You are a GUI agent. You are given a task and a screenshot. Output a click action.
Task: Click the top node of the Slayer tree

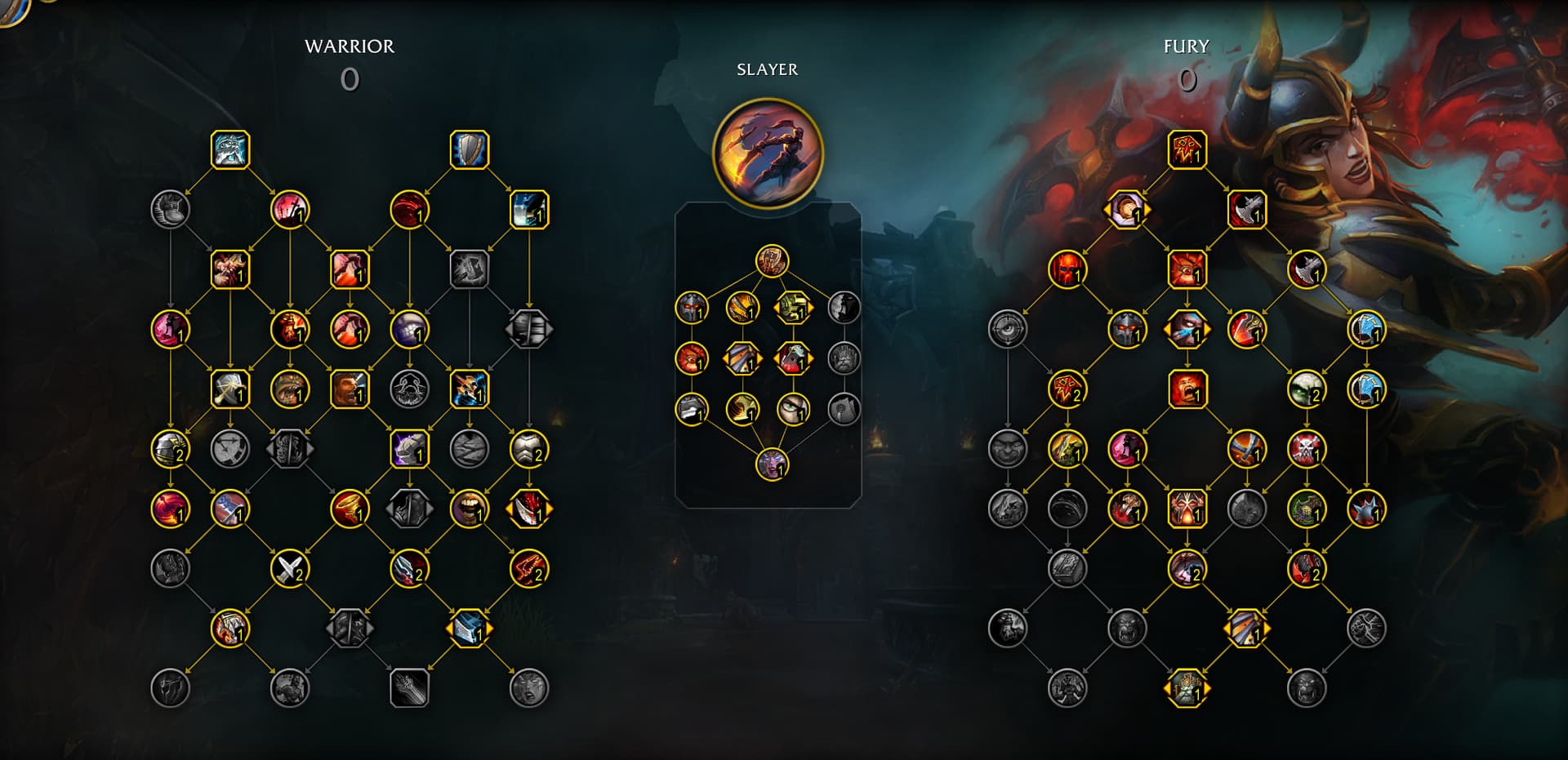click(x=772, y=261)
